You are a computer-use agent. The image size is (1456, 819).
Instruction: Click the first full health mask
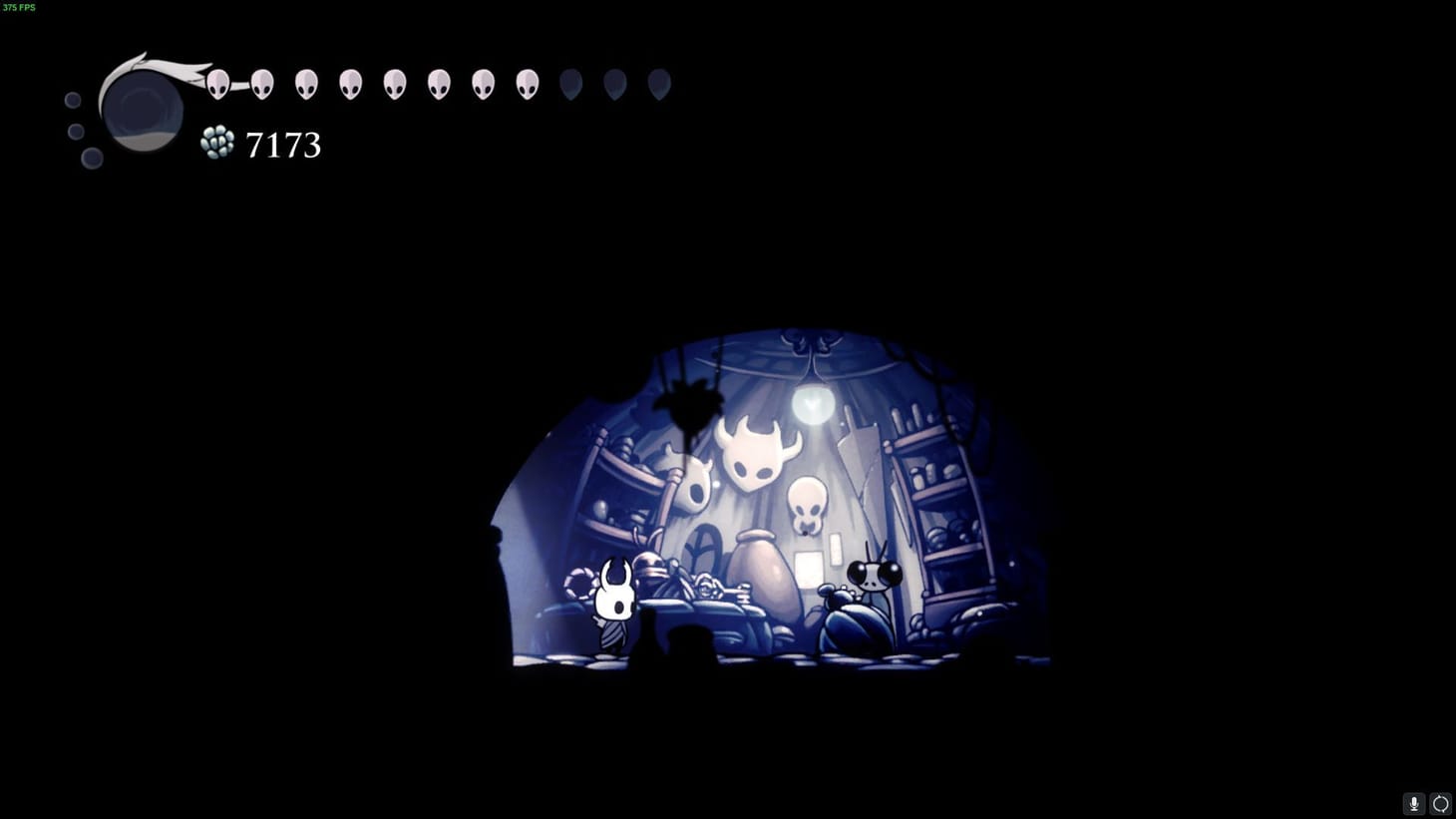218,83
